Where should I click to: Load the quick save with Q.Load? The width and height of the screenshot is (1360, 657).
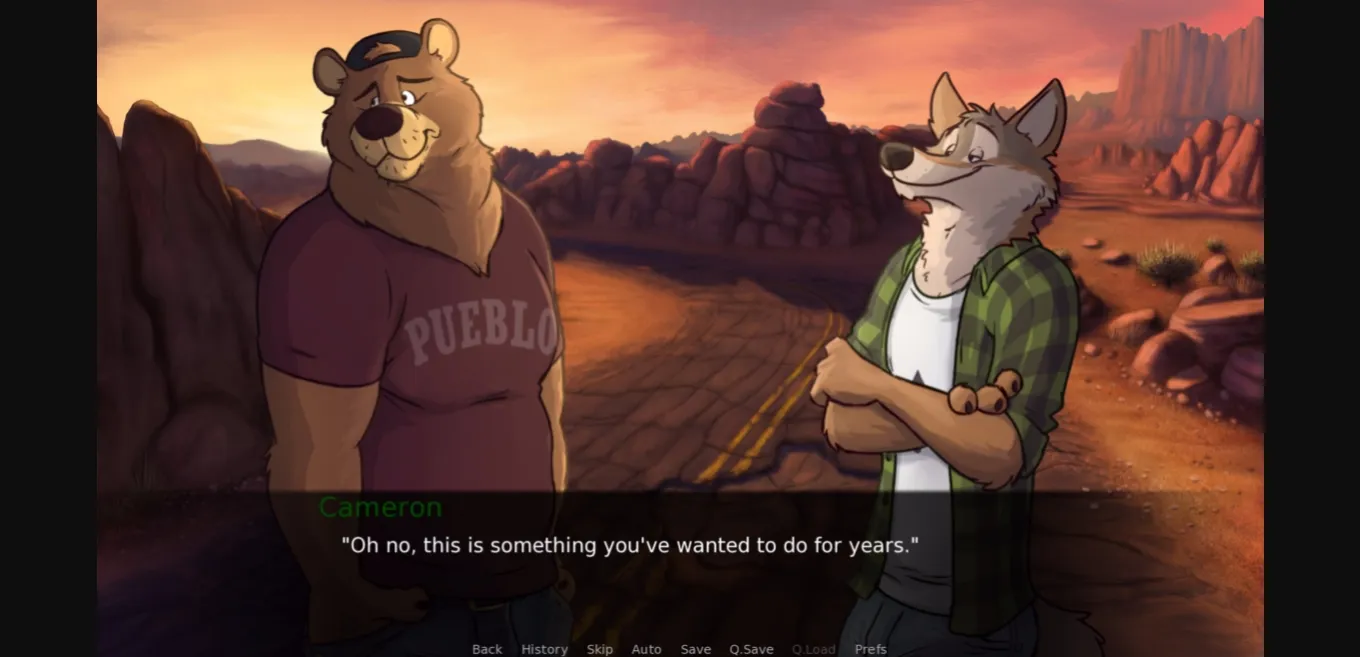click(x=813, y=649)
